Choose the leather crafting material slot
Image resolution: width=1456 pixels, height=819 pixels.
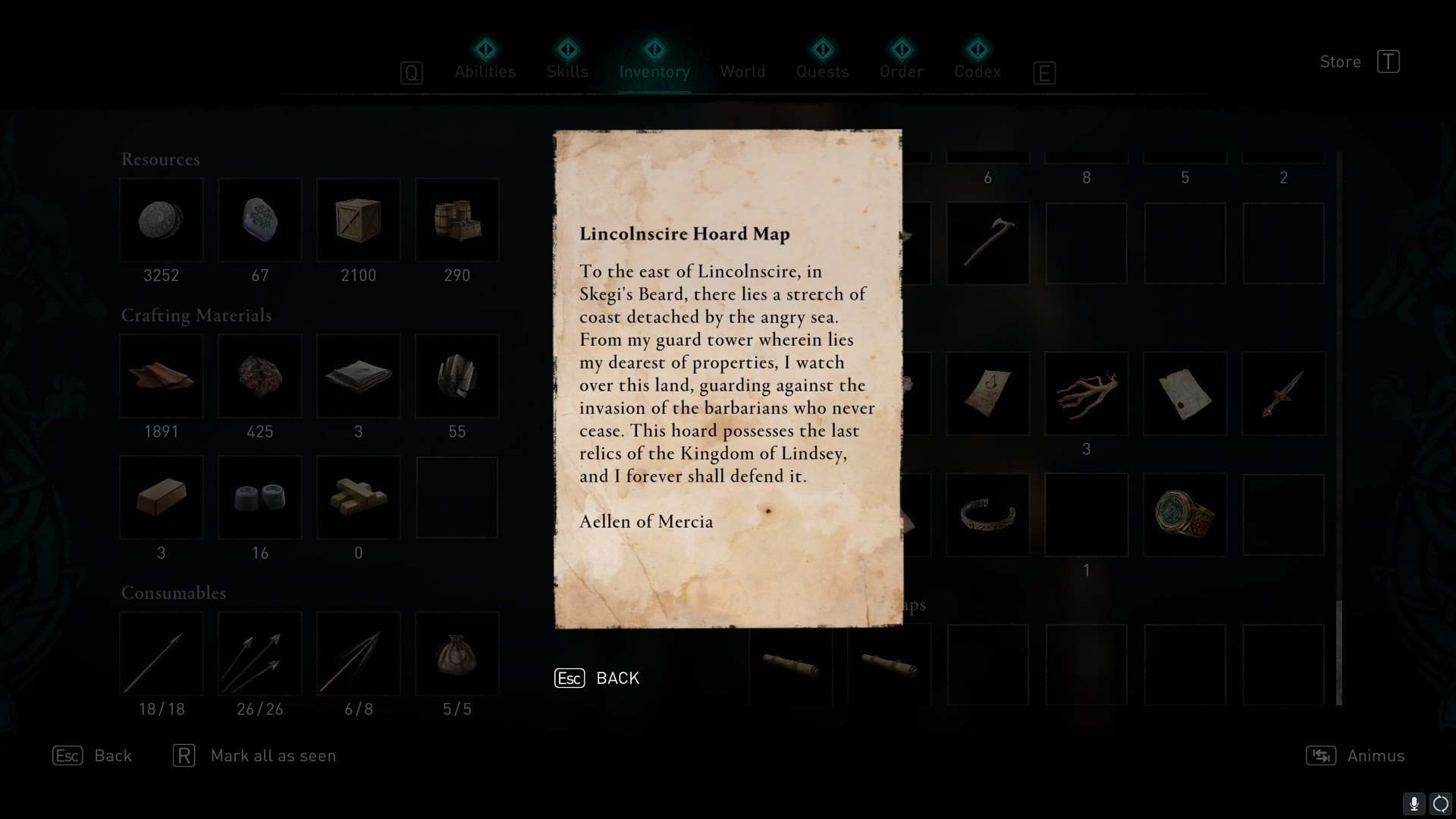162,377
